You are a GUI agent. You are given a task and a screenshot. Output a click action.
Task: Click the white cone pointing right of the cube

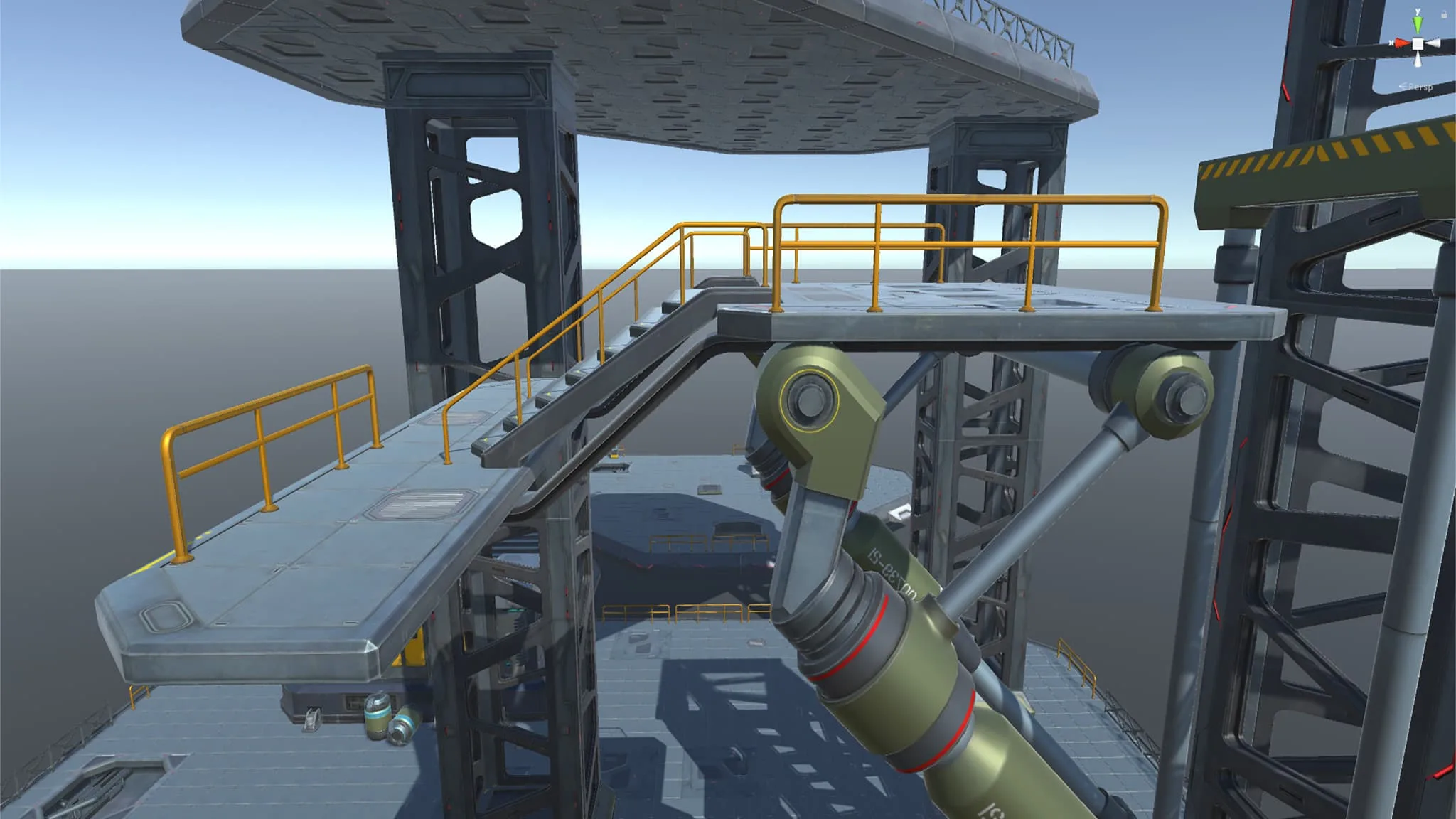click(x=1434, y=43)
